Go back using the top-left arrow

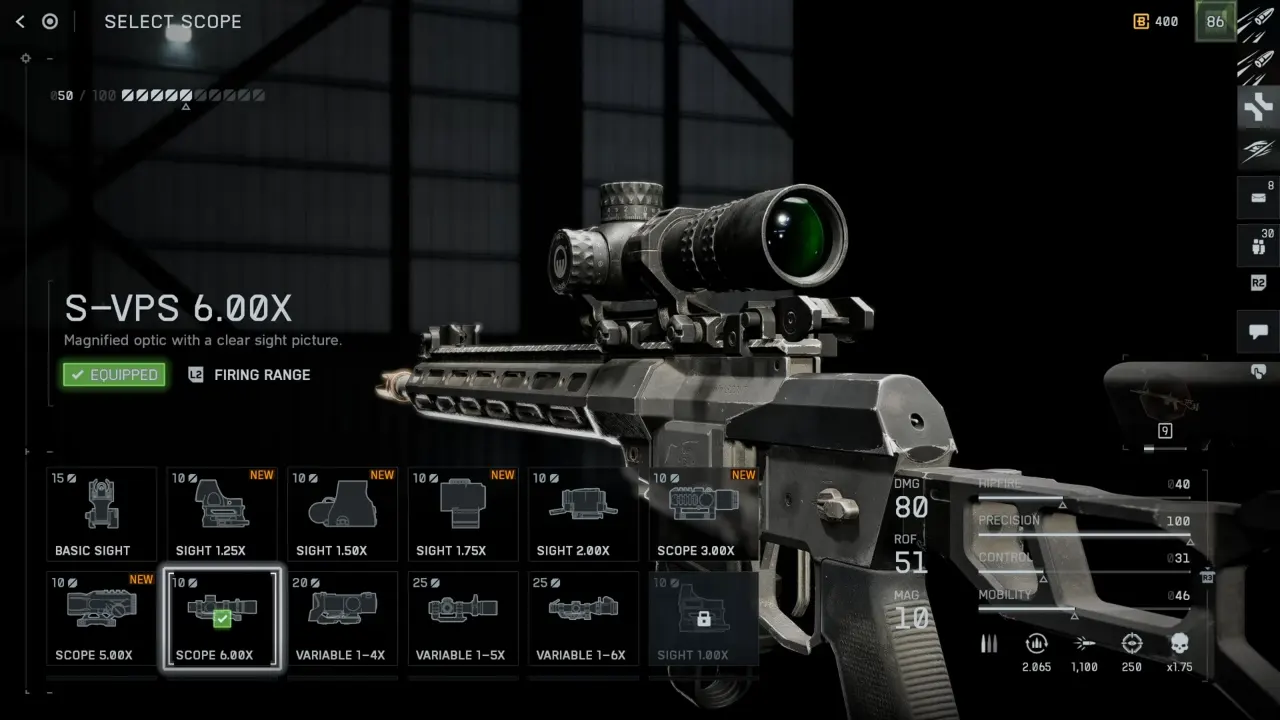[x=20, y=22]
